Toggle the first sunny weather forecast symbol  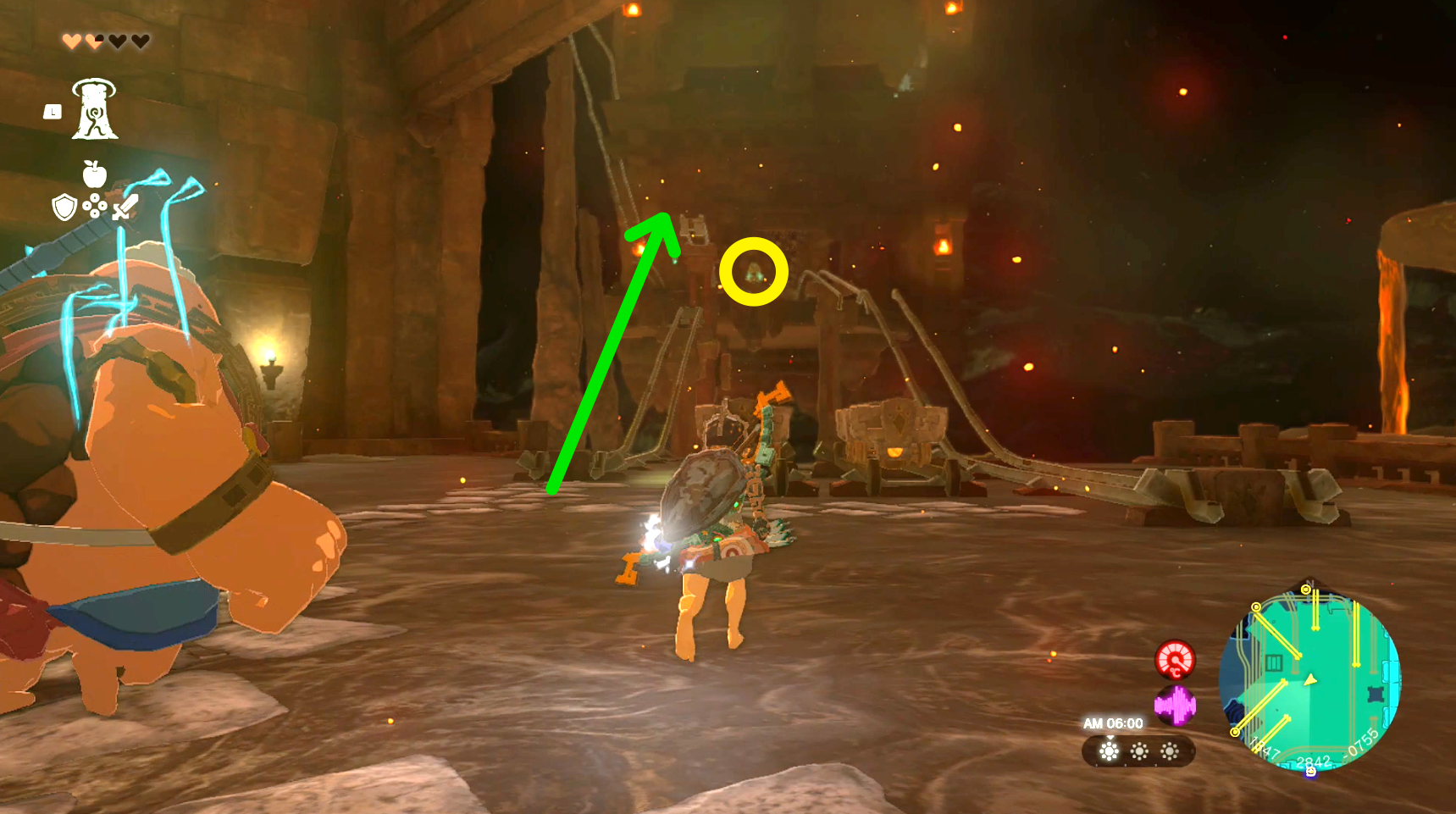coord(1110,751)
